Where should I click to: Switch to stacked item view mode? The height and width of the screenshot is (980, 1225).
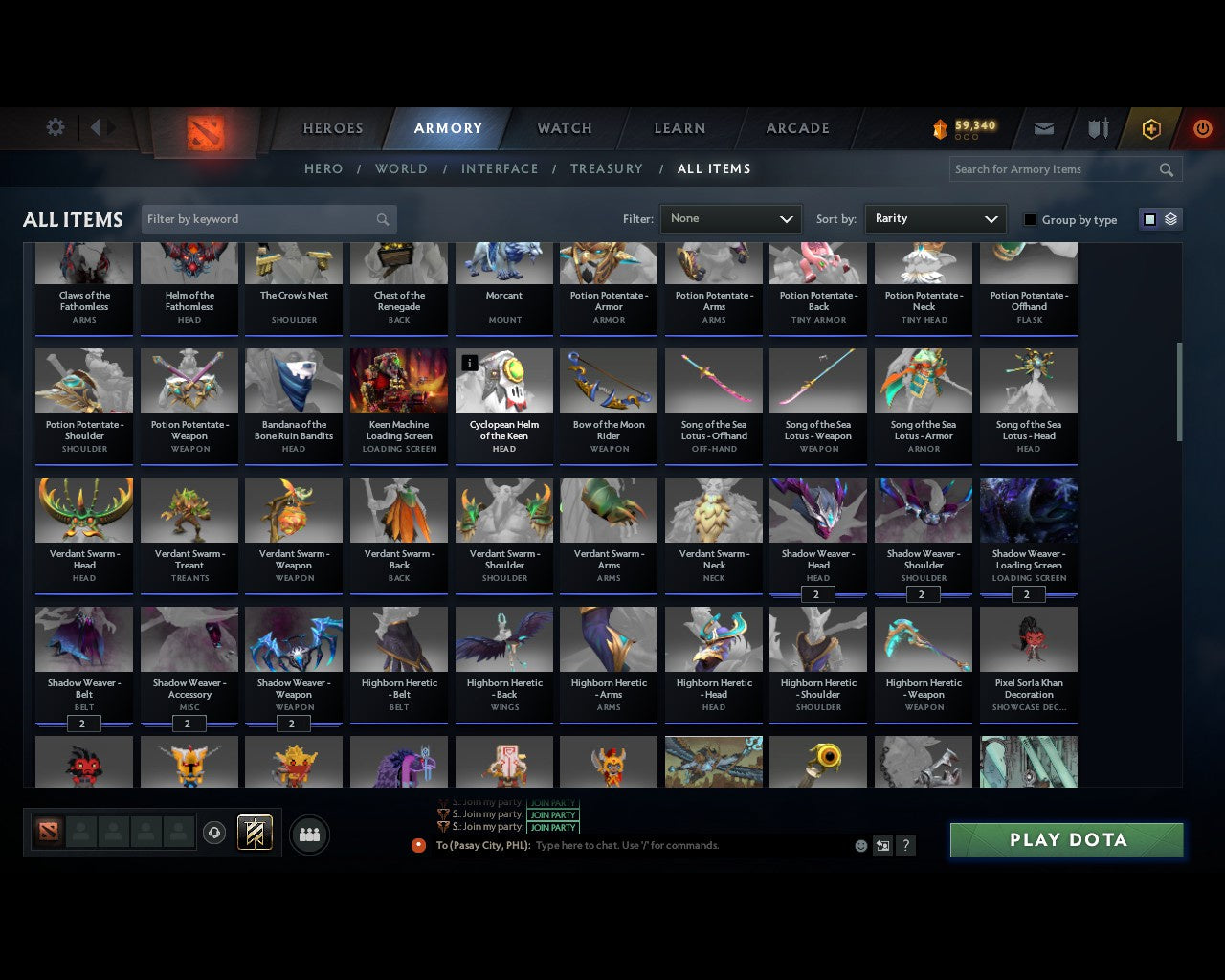(1169, 218)
